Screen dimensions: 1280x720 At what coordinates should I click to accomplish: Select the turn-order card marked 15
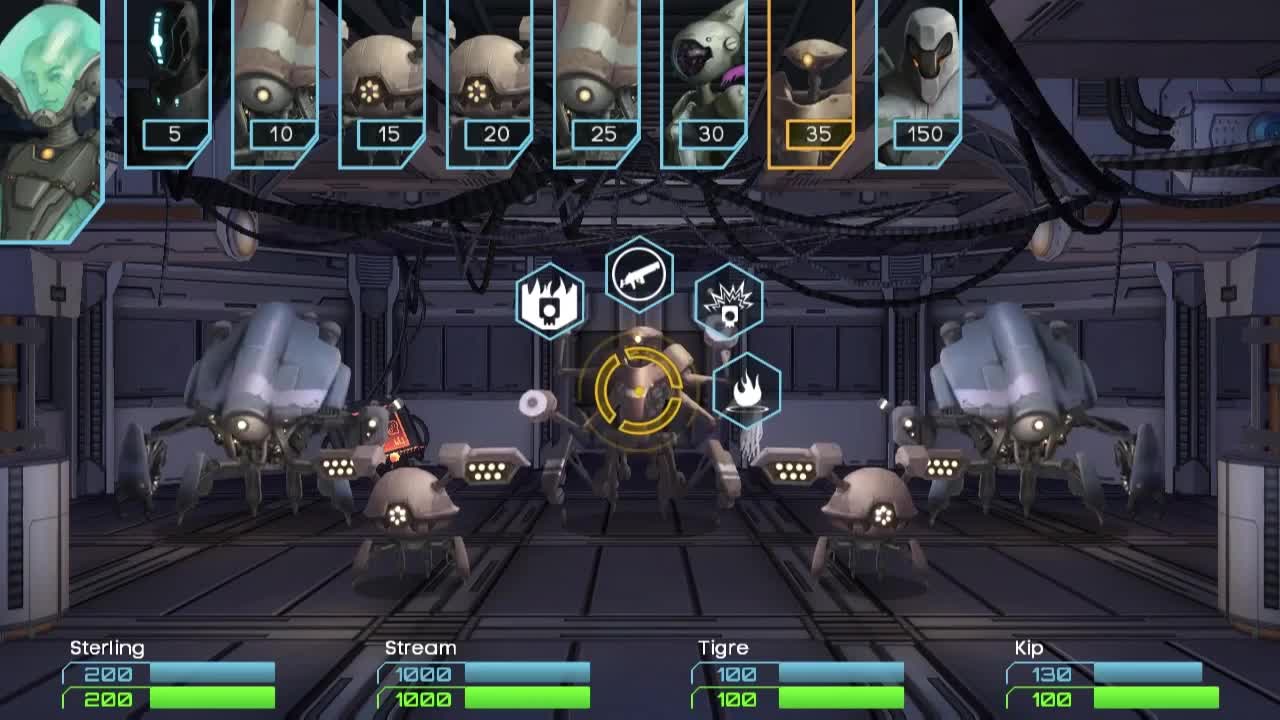pyautogui.click(x=382, y=82)
